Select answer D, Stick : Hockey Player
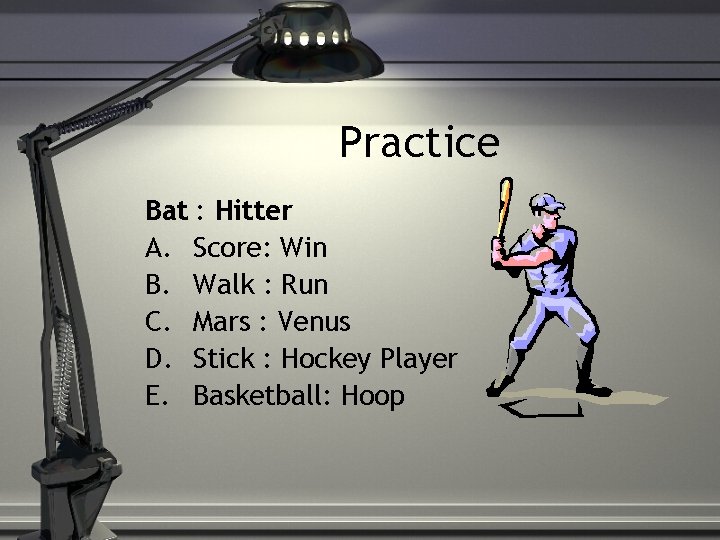 [324, 358]
